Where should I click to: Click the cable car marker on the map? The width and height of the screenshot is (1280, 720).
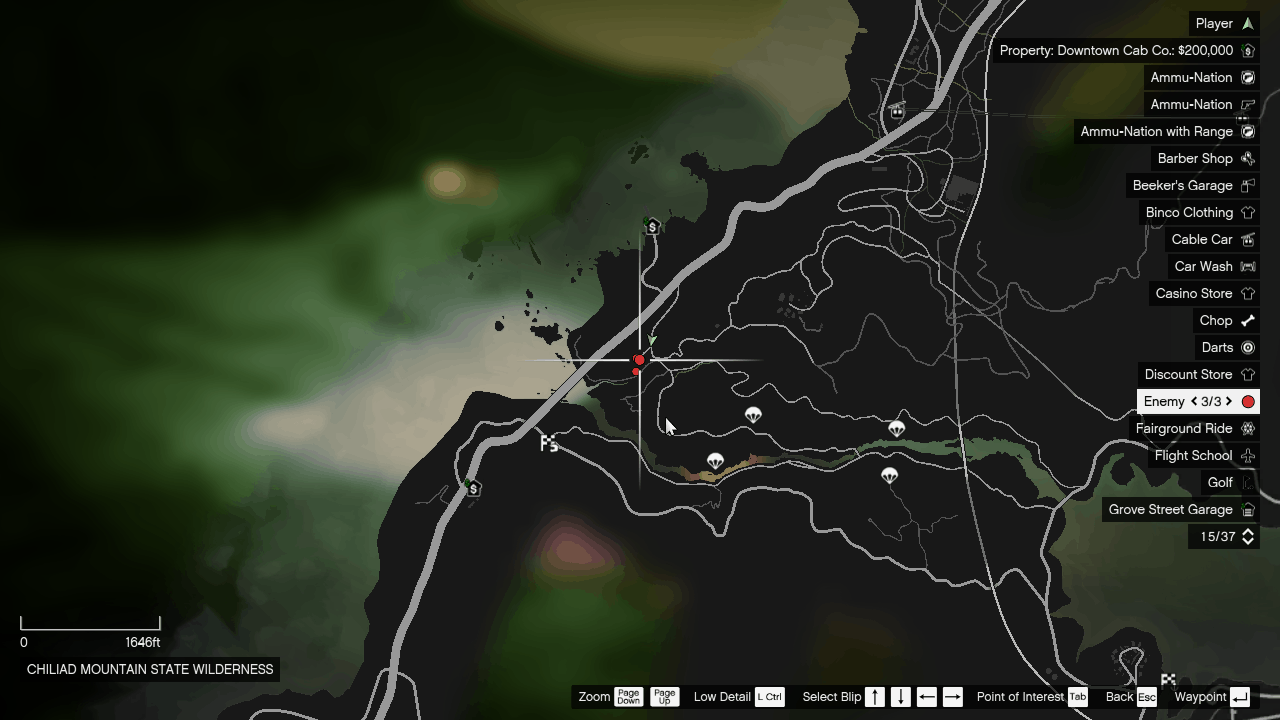[x=897, y=112]
